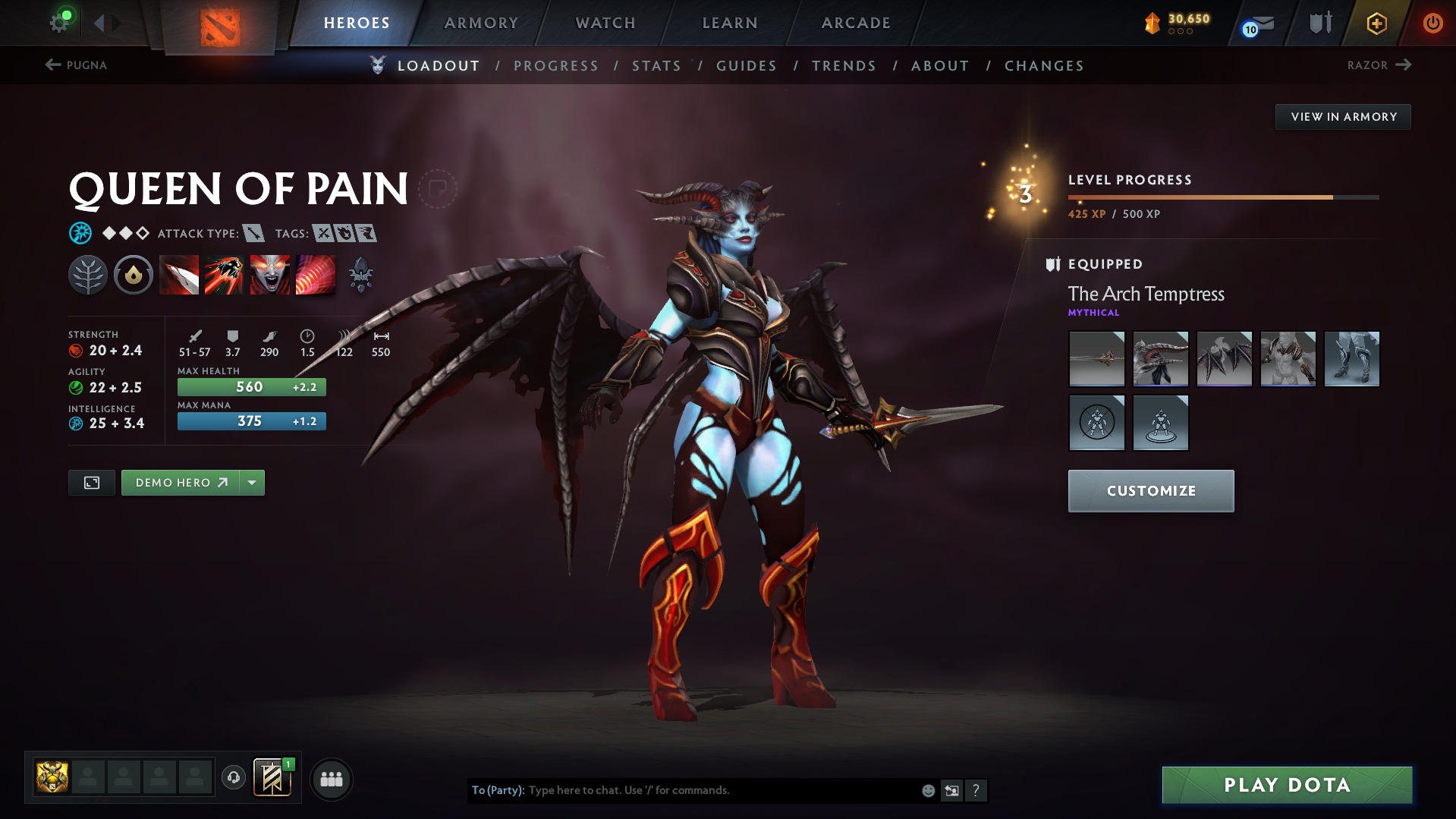The height and width of the screenshot is (819, 1456).
Task: Navigate to previous hero Pugna
Action: click(x=76, y=65)
